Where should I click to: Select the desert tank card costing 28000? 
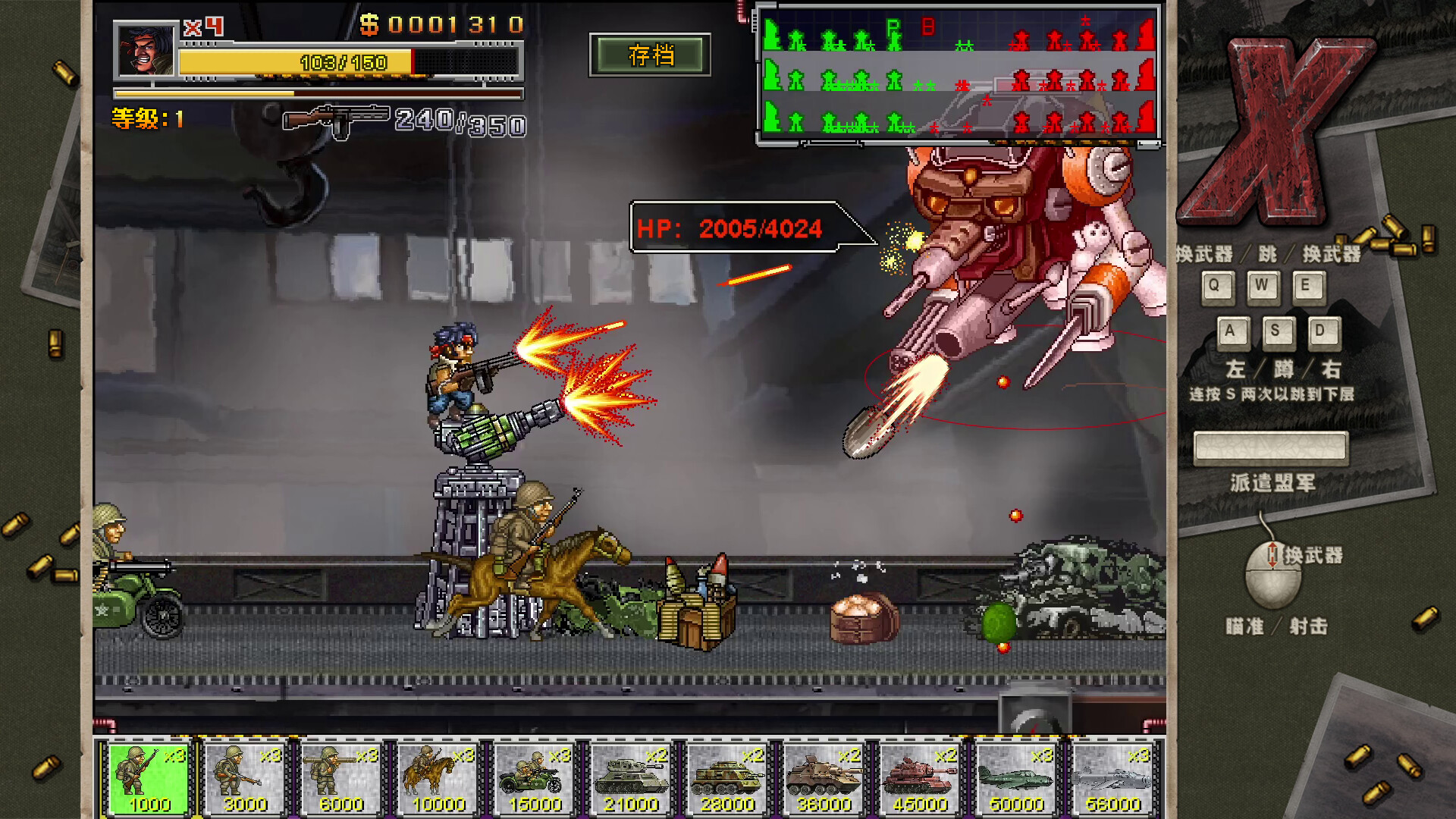tap(726, 777)
